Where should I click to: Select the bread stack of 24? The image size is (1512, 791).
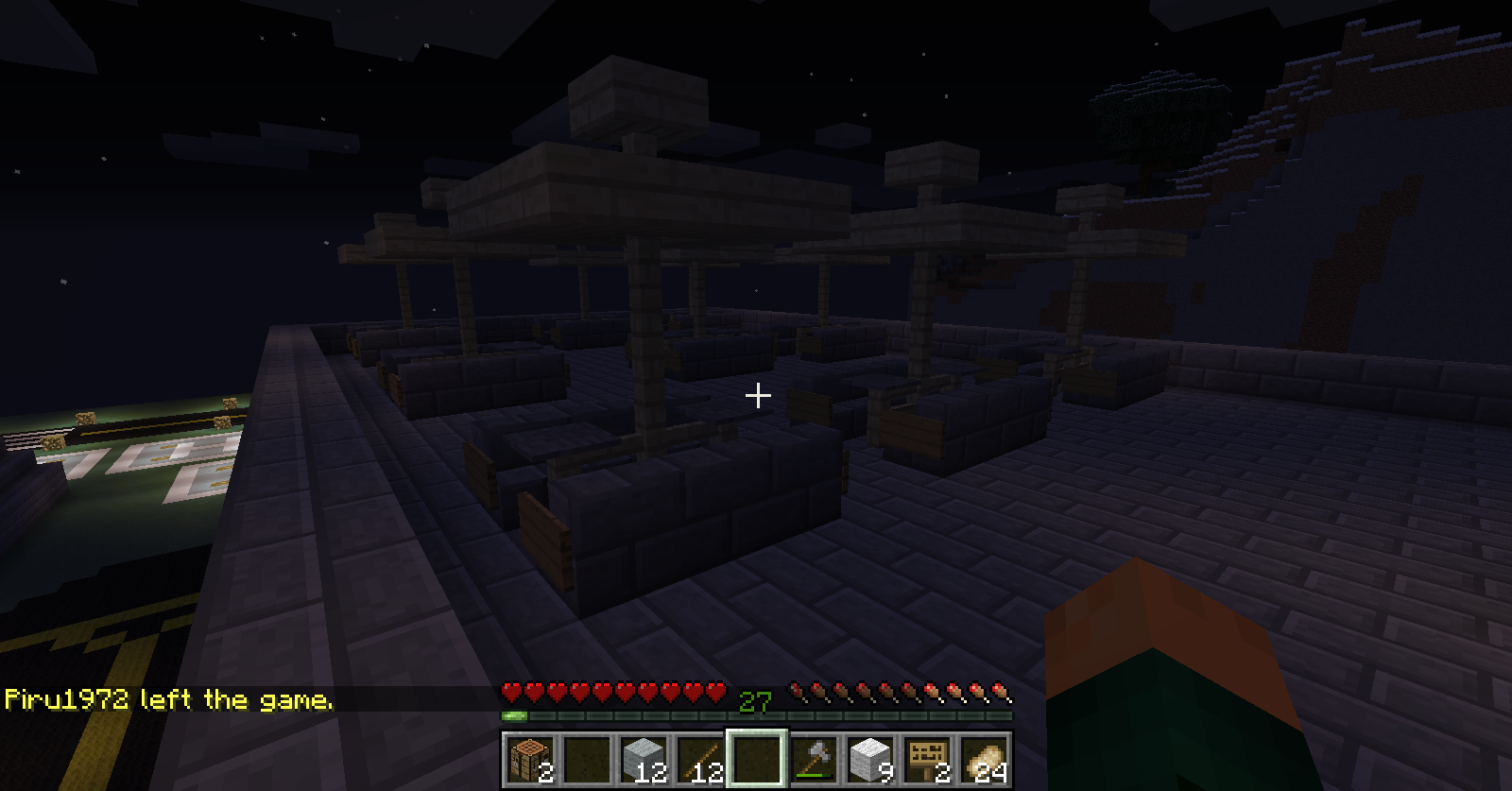point(984,759)
